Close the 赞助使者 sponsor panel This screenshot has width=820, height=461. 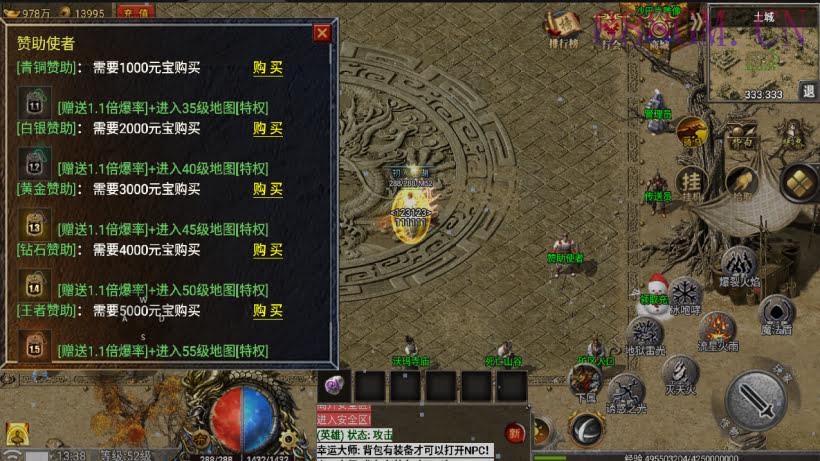(x=322, y=33)
